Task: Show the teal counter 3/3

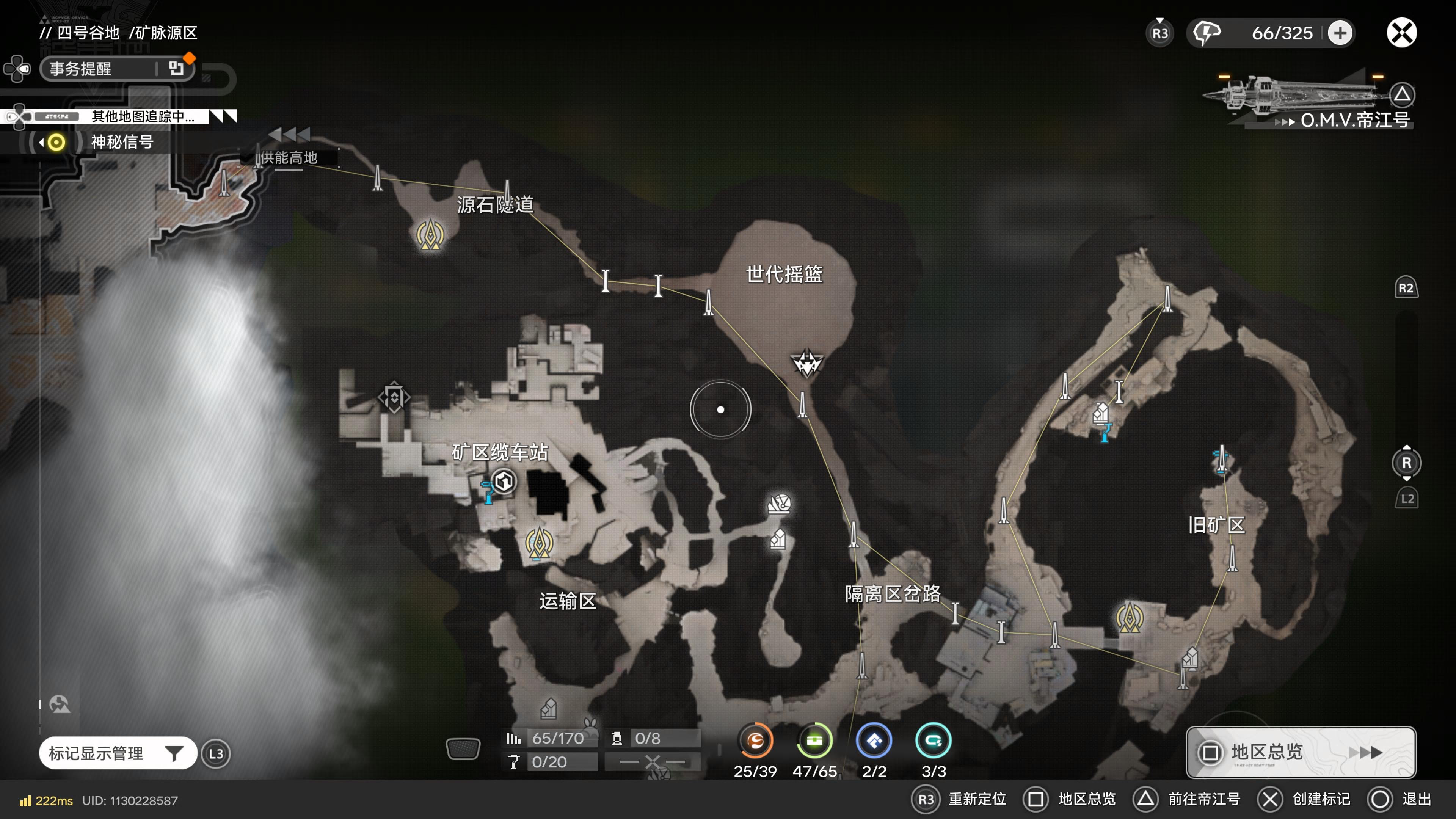Action: click(933, 741)
